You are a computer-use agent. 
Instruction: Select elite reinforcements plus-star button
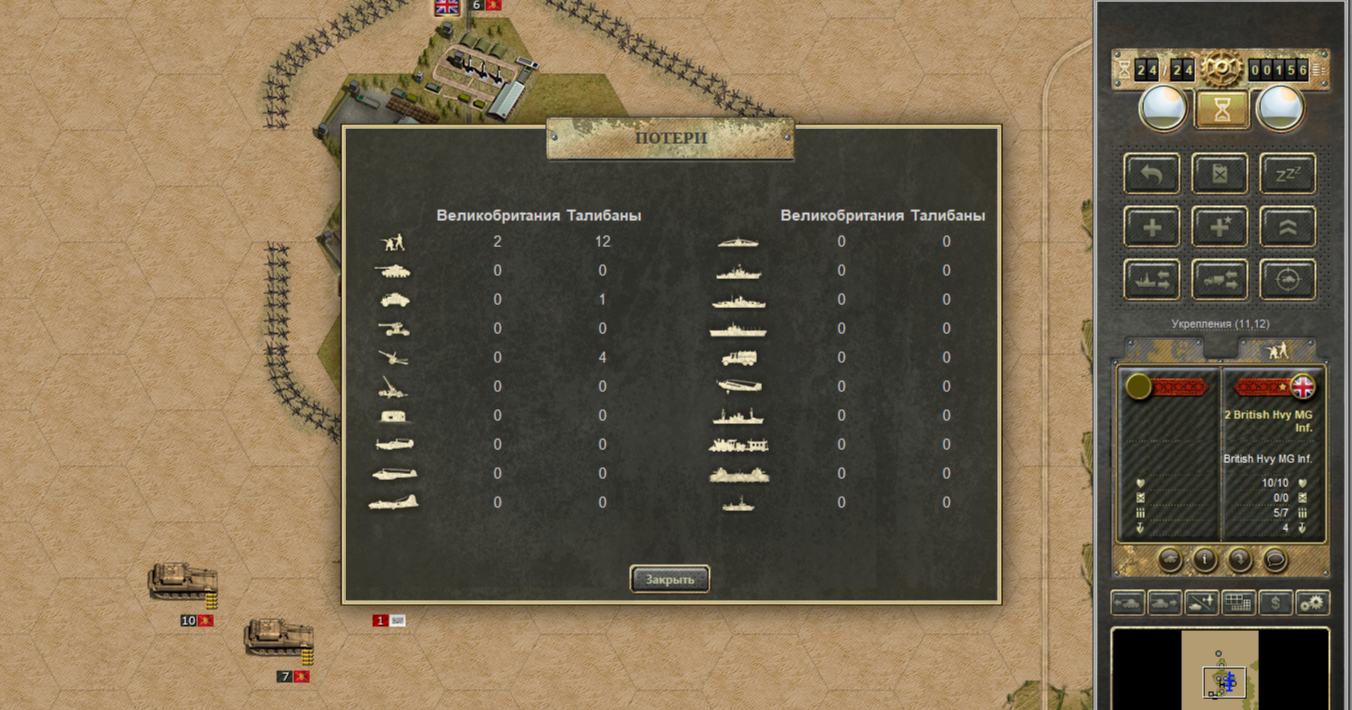(1219, 227)
